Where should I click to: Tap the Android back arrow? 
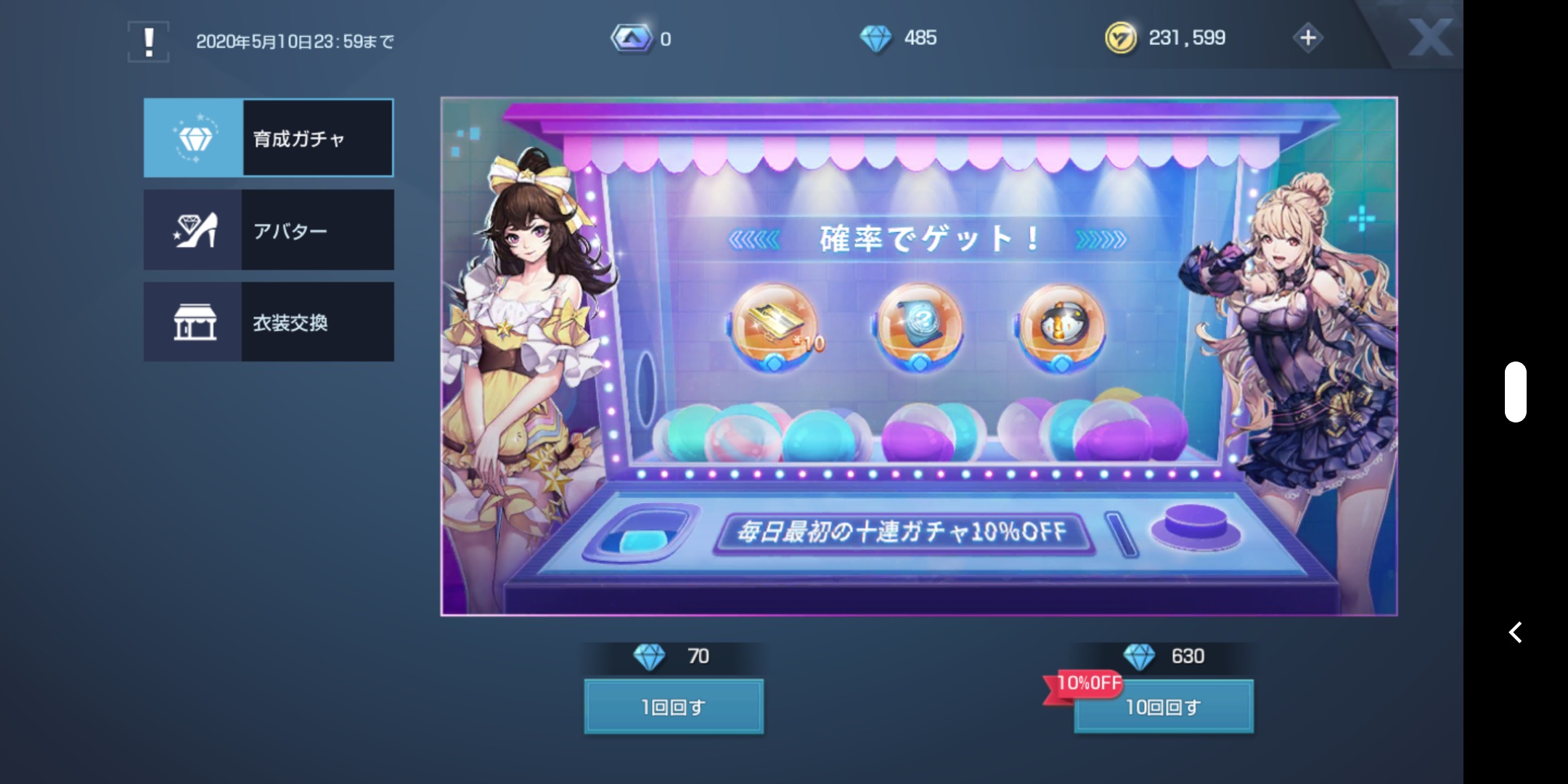coord(1515,632)
